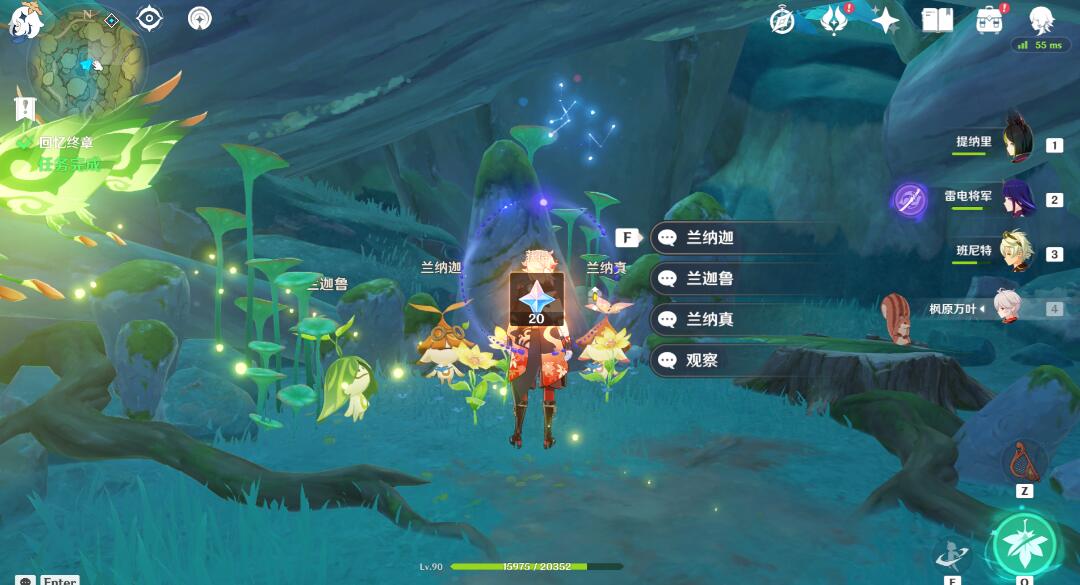Viewport: 1080px width, 585px height.
Task: Select the 兰纳迦 dialogue option
Action: click(710, 238)
